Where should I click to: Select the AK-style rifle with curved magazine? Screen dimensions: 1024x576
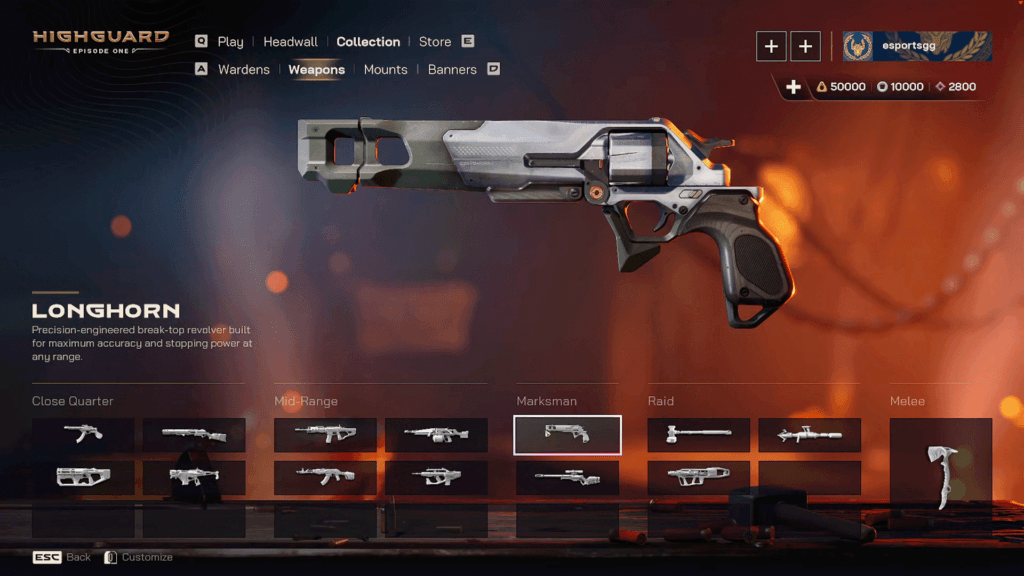point(325,478)
